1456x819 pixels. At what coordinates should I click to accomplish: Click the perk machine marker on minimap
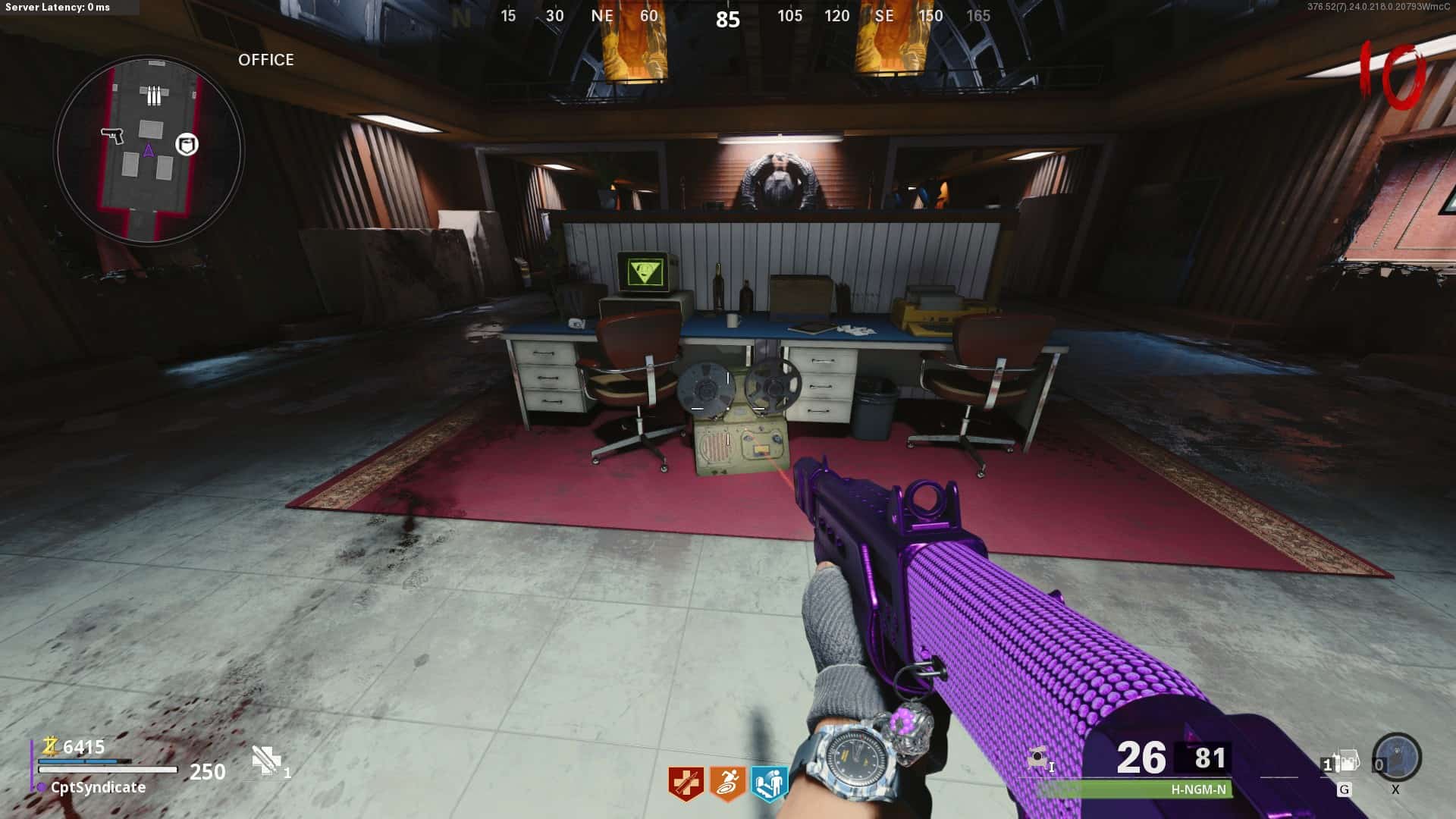187,144
